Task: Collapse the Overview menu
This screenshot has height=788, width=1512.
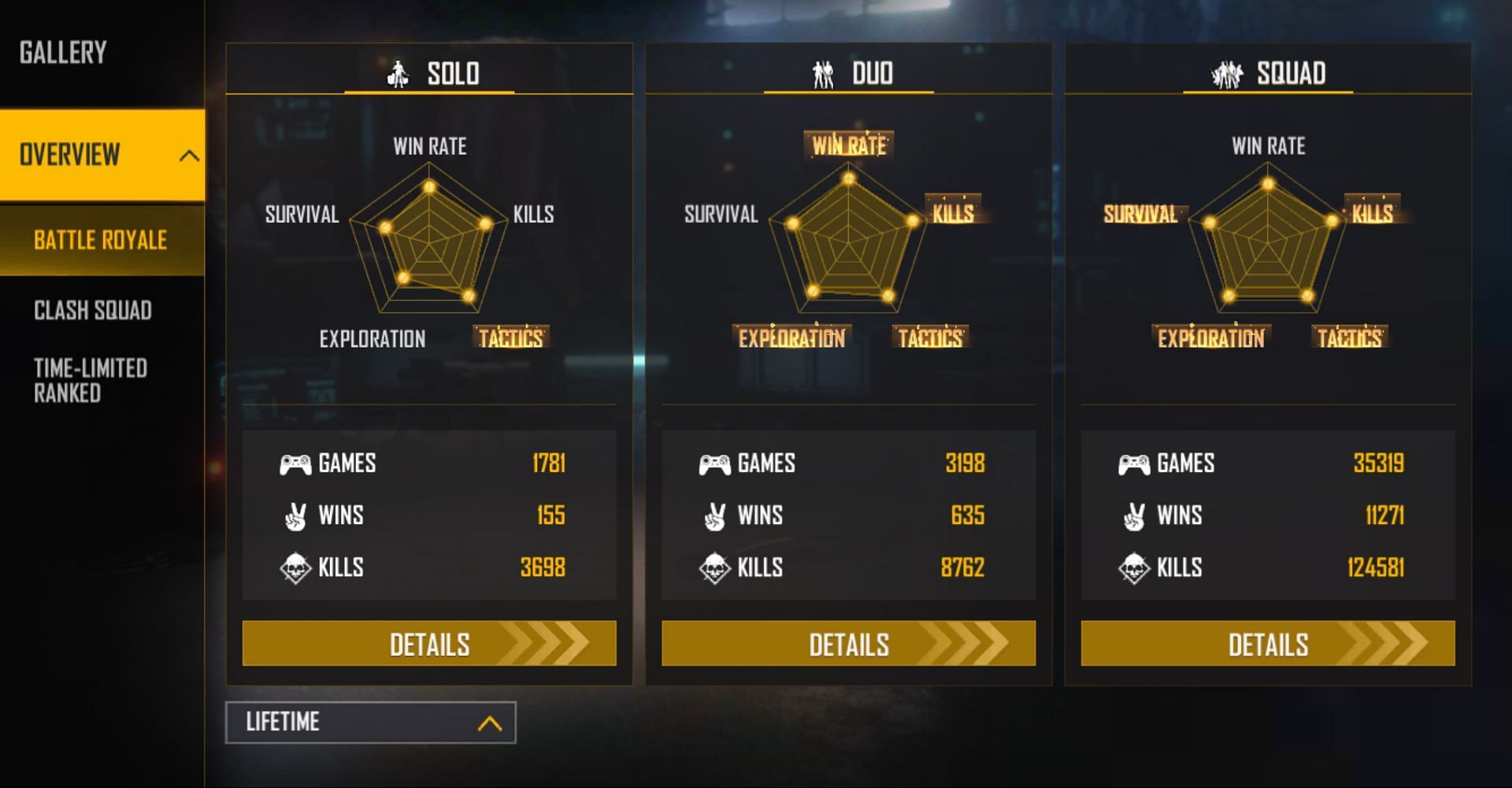Action: [188, 155]
